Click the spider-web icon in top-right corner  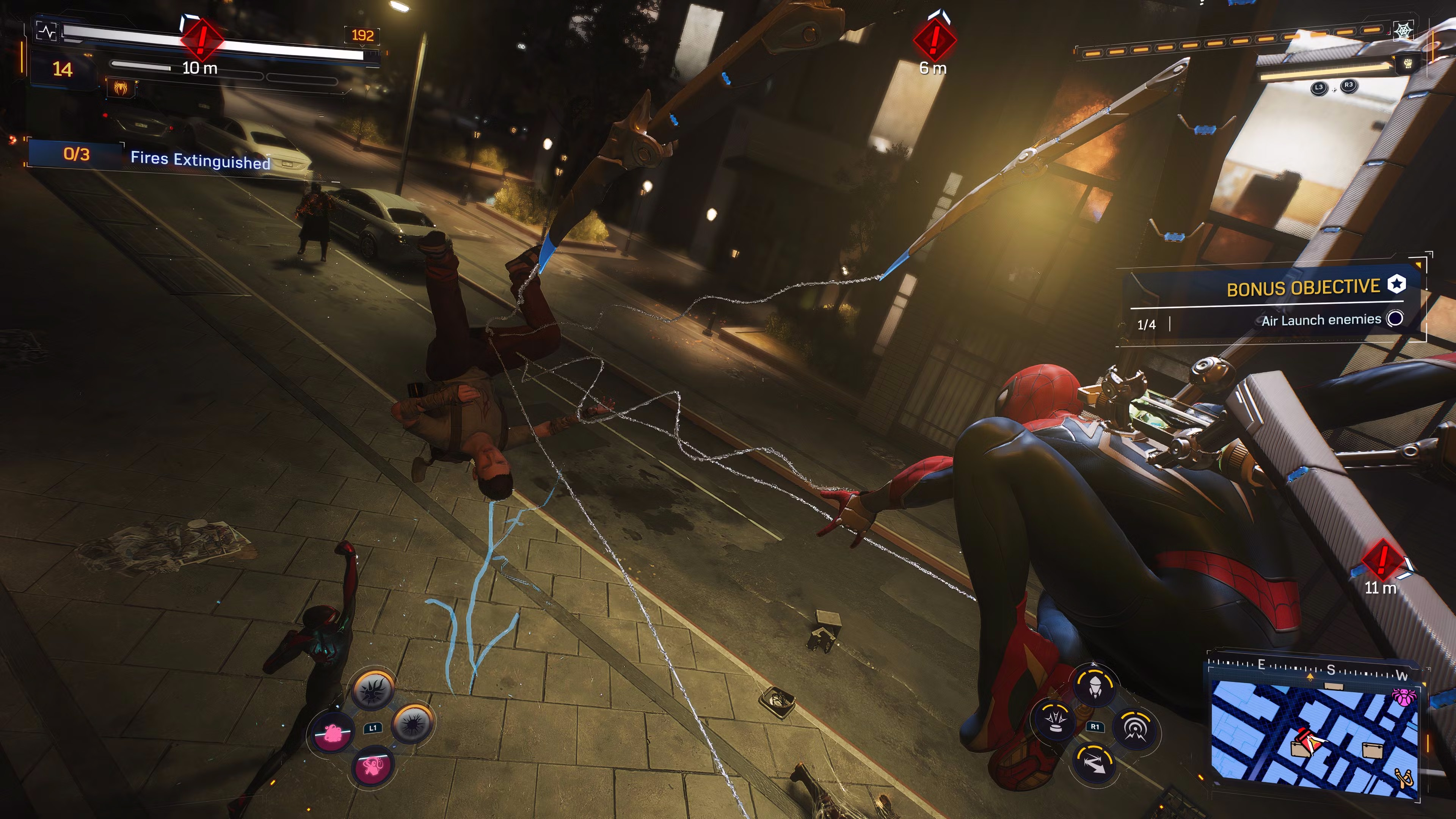pyautogui.click(x=1404, y=31)
